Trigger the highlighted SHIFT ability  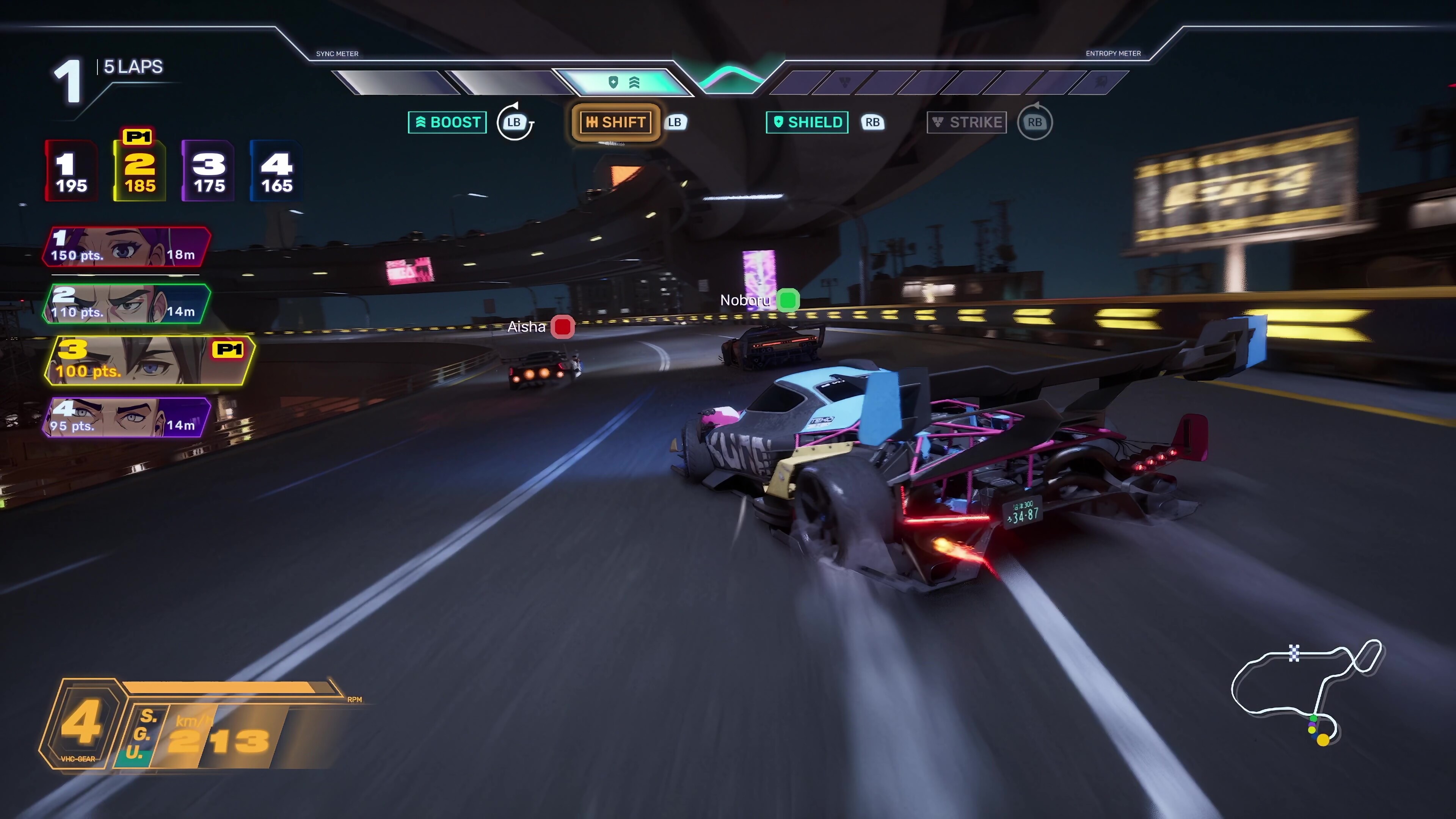pos(615,122)
